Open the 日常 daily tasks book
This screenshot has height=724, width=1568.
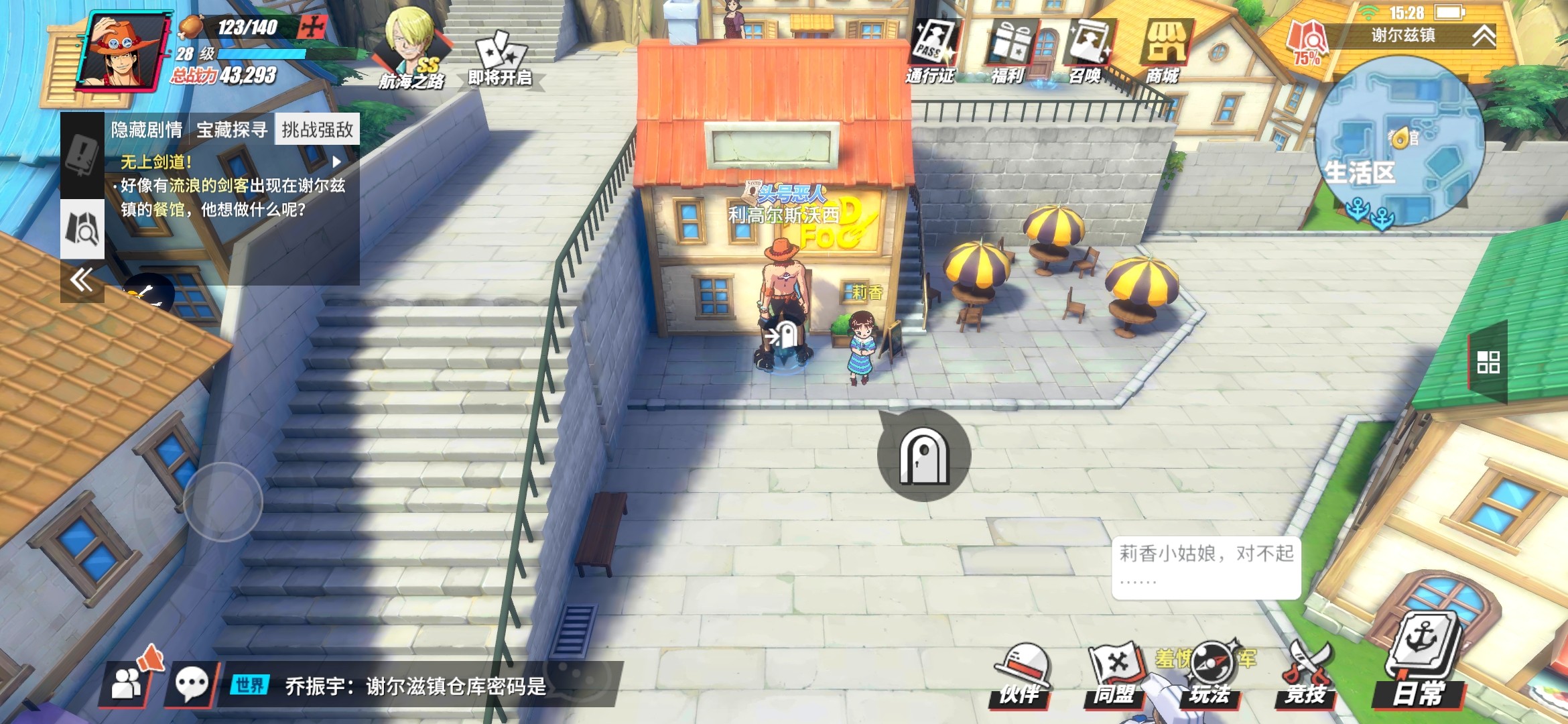click(x=1419, y=664)
